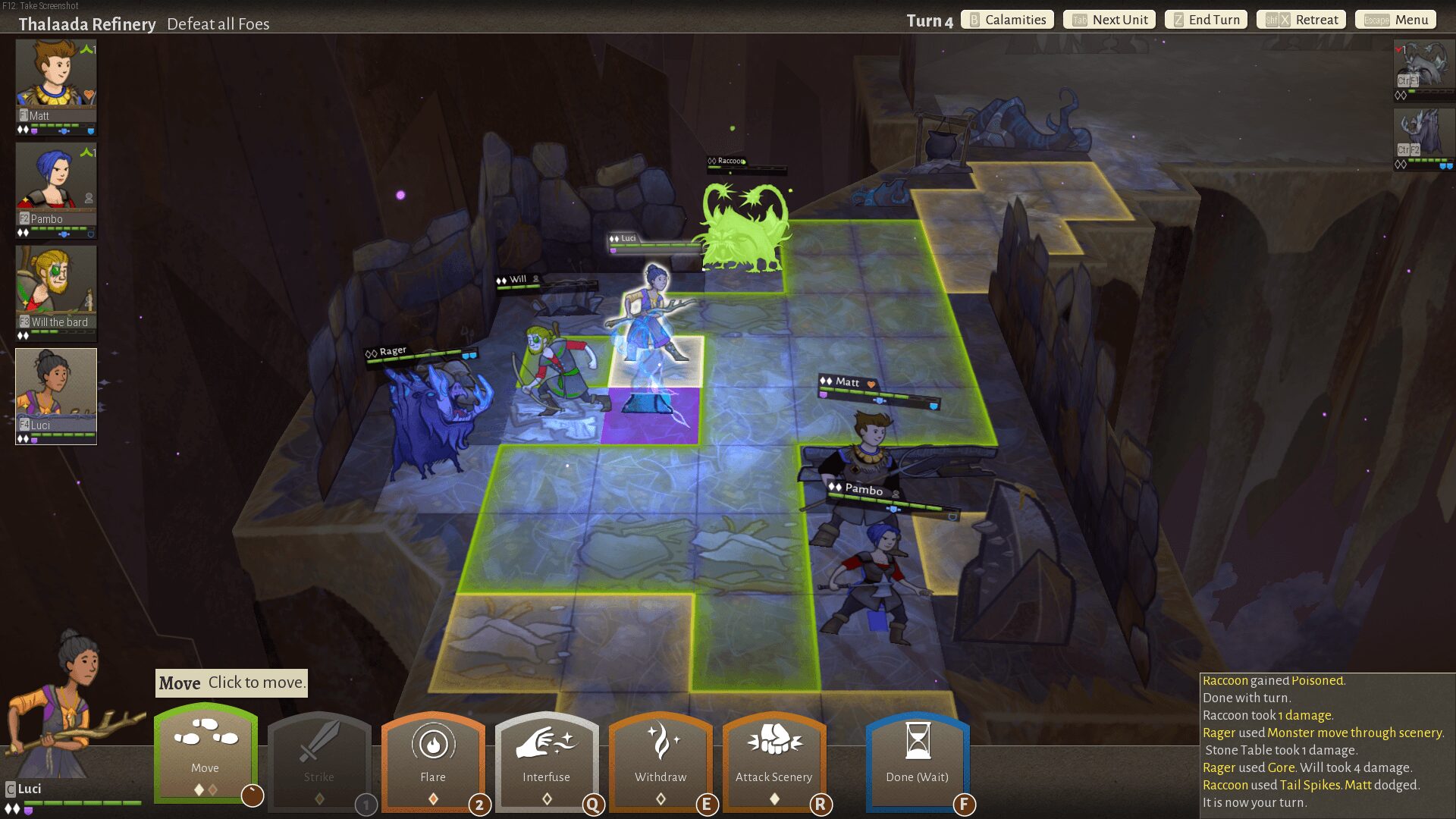Screen dimensions: 1456x819
Task: Select the second enemy portrait
Action: click(1423, 136)
